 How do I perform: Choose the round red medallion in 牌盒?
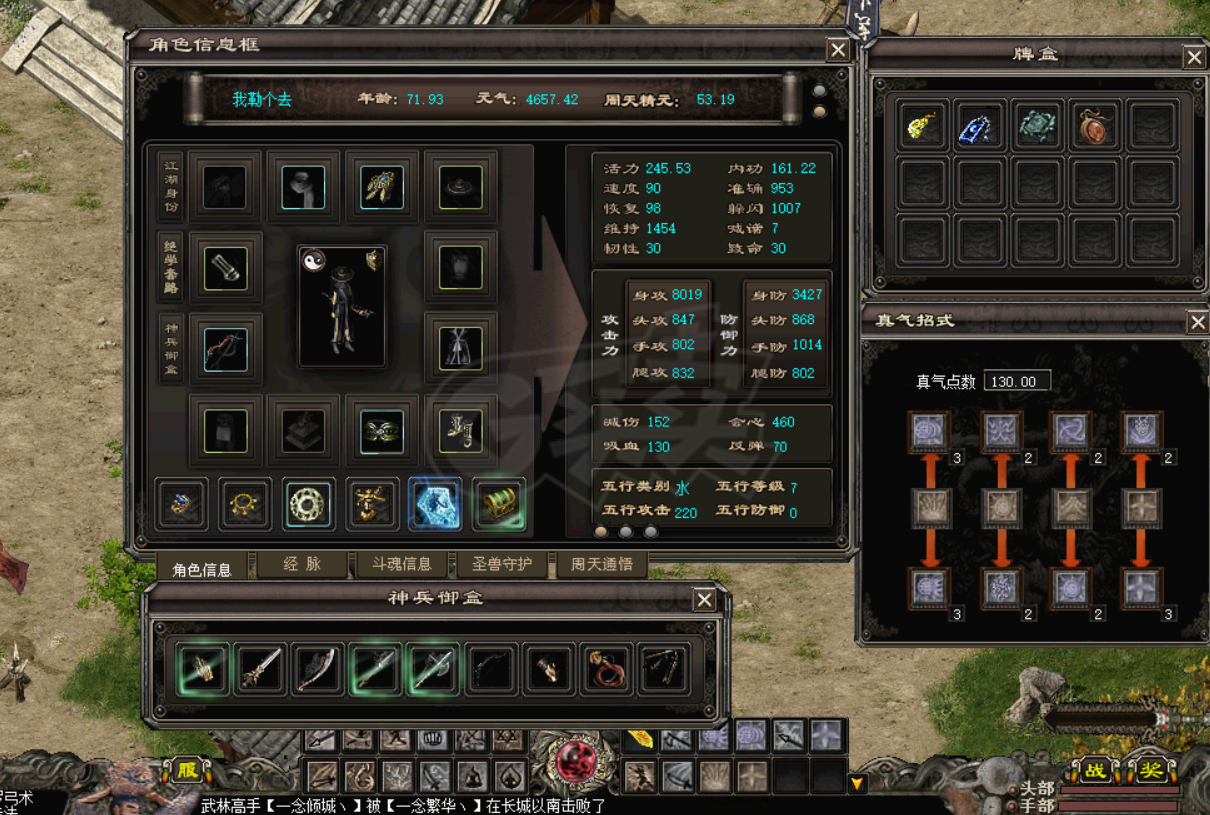click(1094, 125)
